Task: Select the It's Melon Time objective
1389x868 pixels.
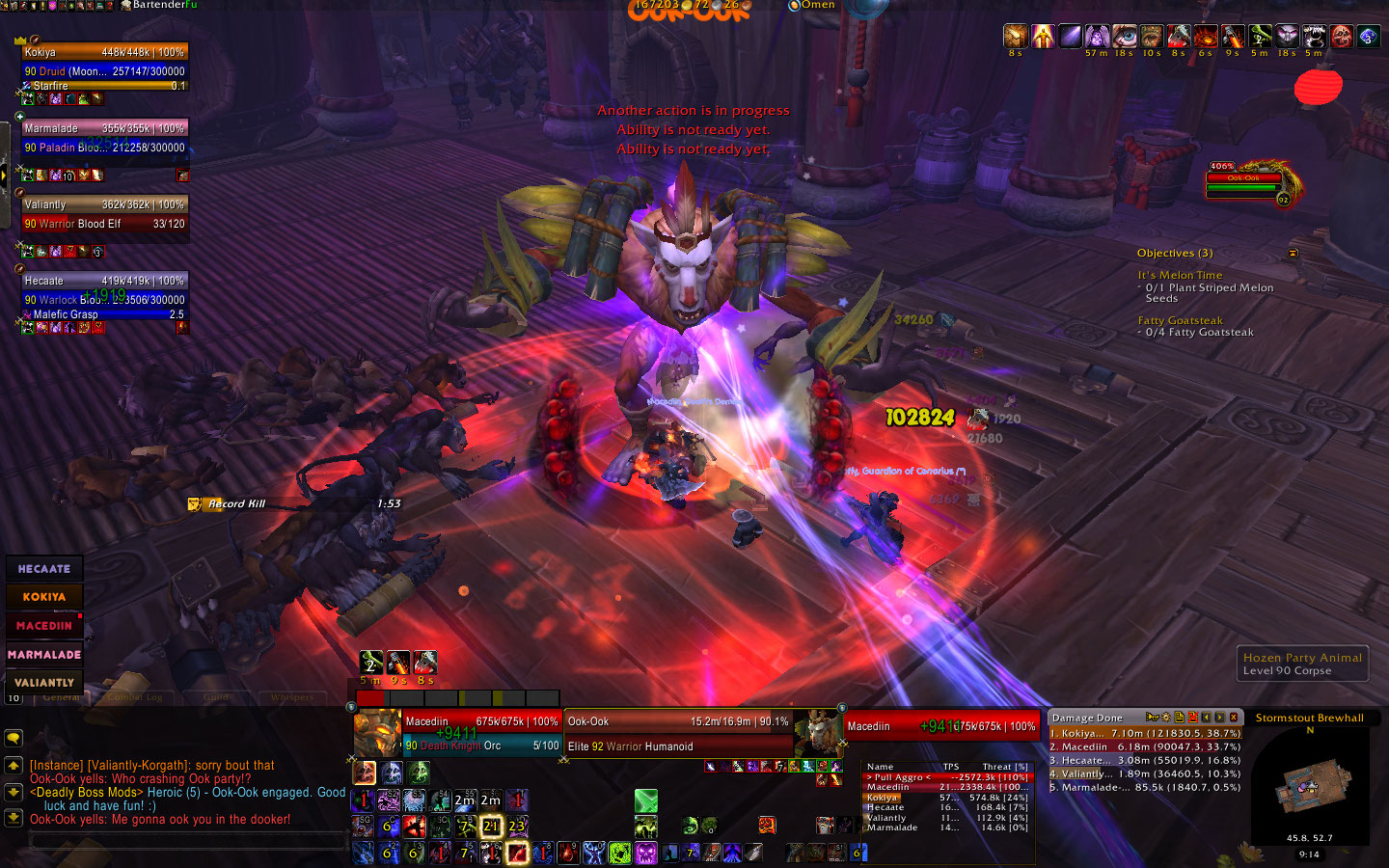Action: click(x=1180, y=275)
